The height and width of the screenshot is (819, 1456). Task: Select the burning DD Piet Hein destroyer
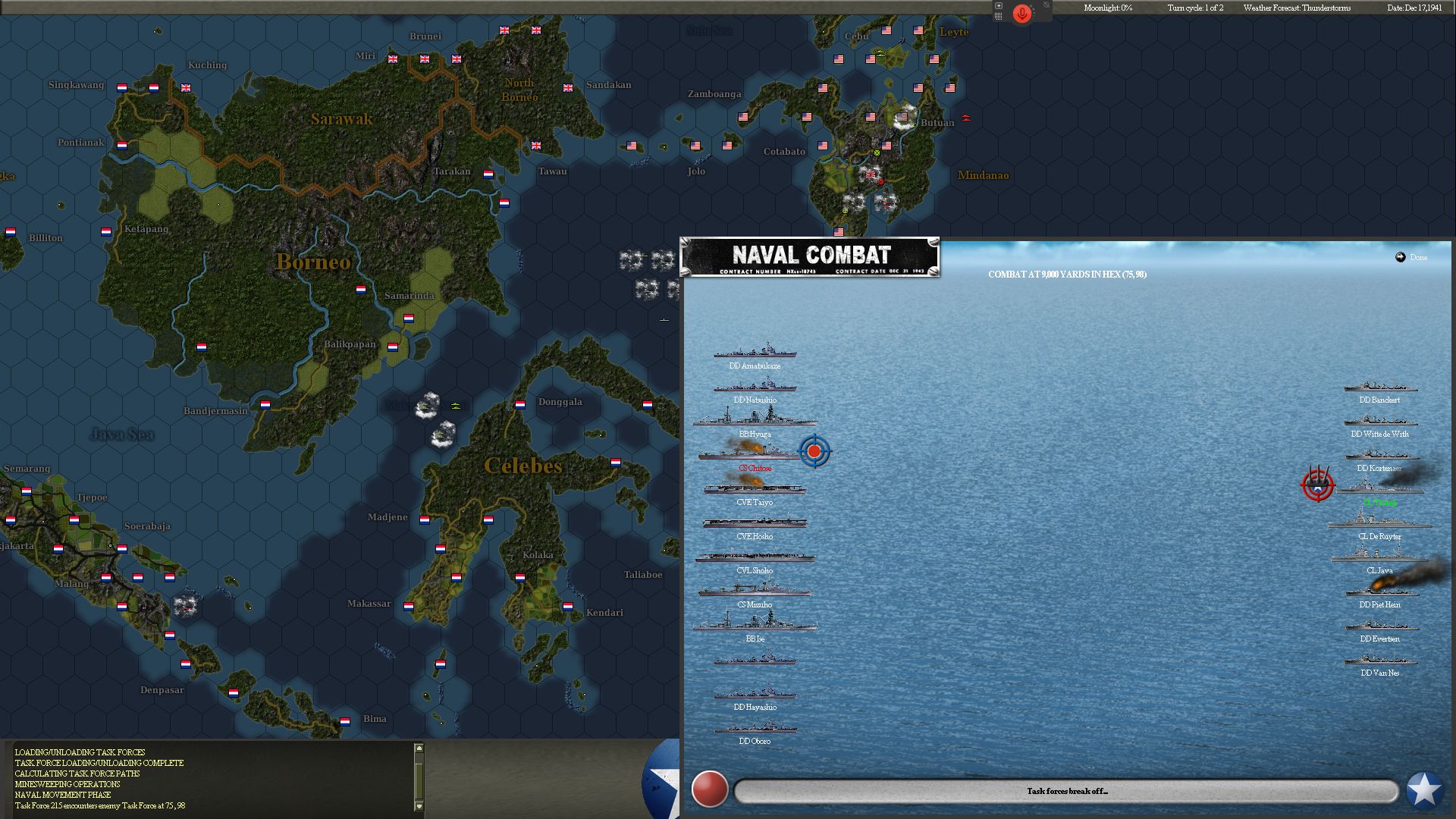1379,591
